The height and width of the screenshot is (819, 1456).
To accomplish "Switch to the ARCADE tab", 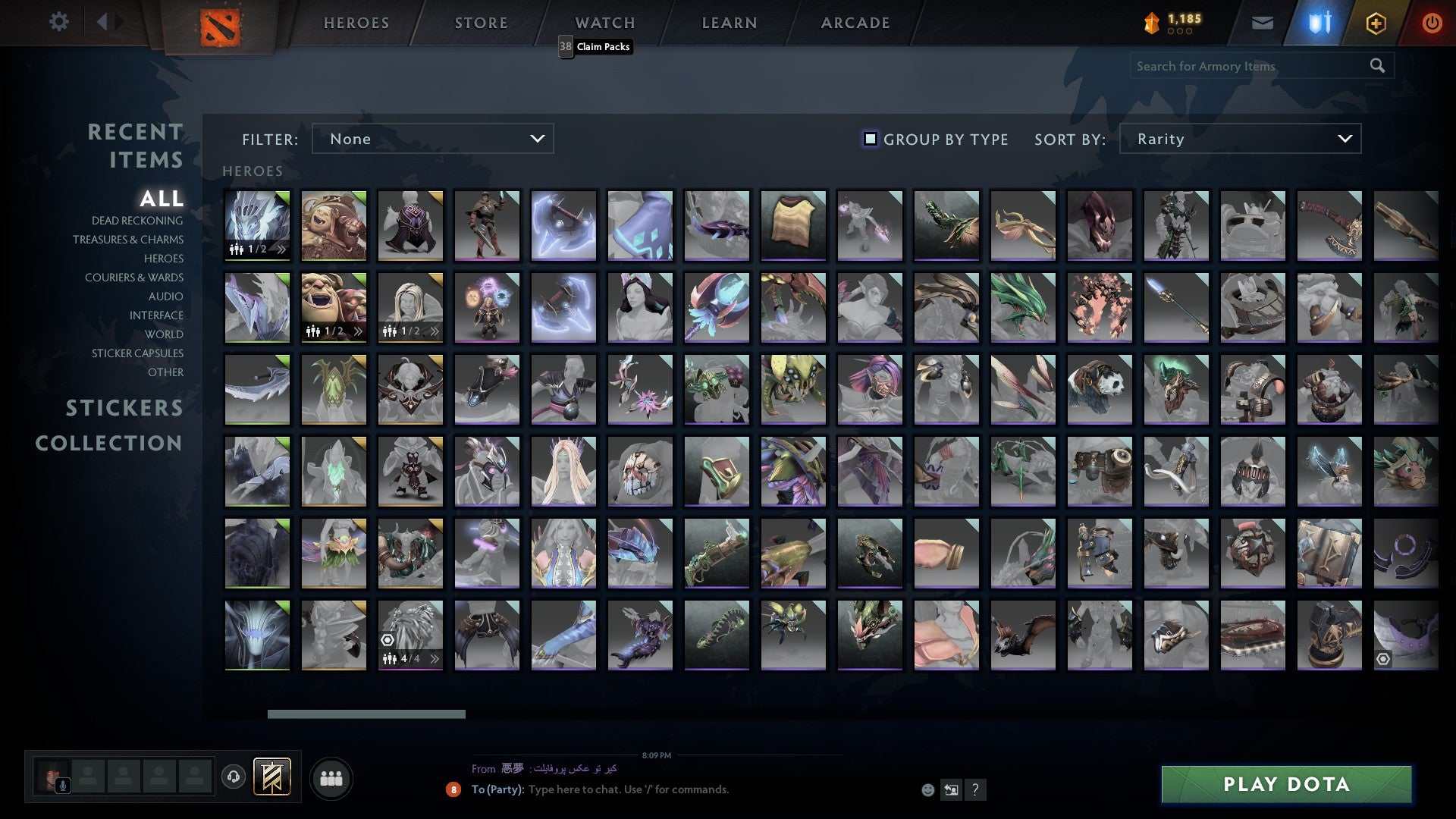I will (x=854, y=23).
